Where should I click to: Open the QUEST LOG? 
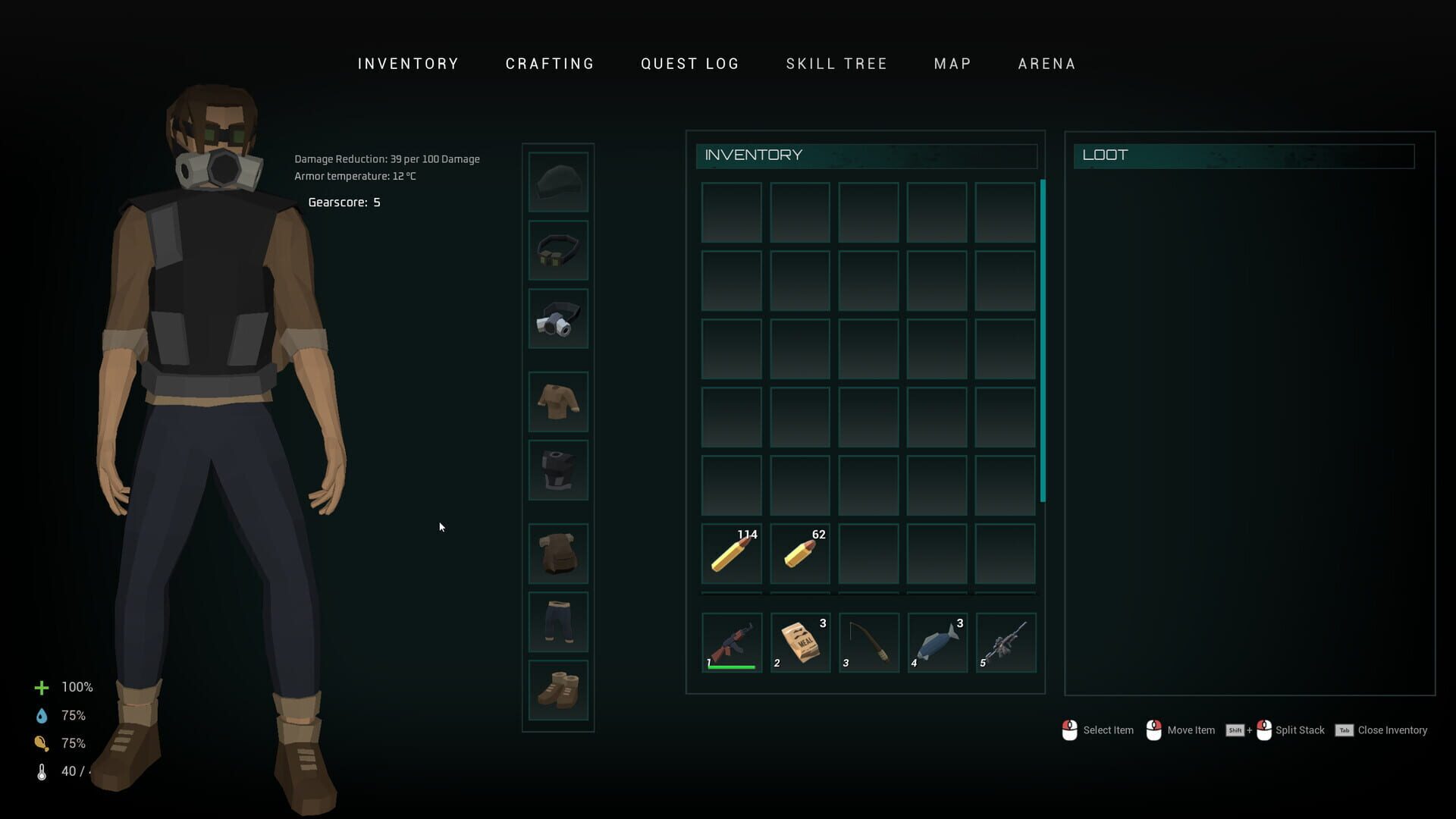click(689, 64)
